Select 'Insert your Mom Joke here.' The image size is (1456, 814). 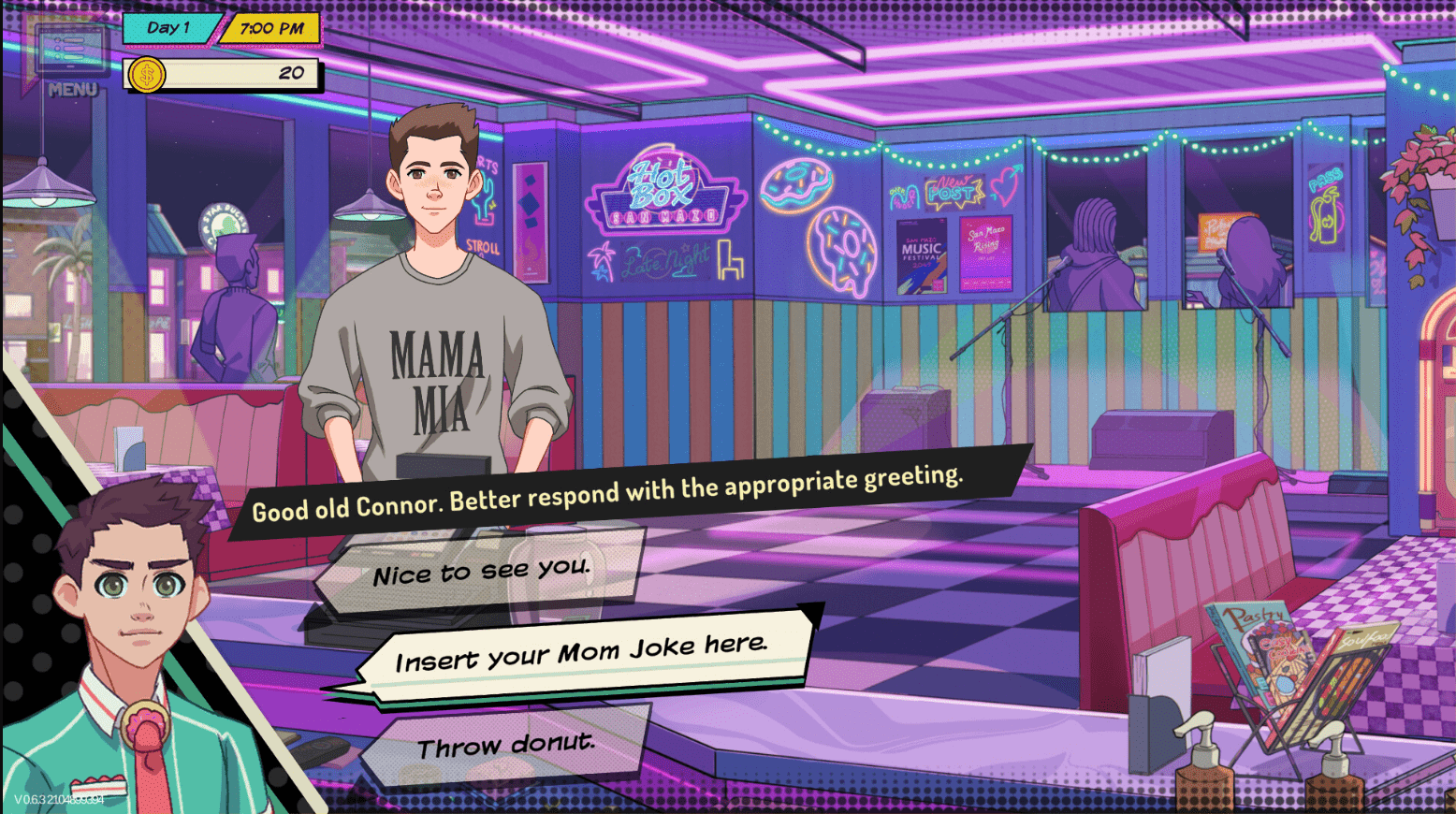pos(582,655)
